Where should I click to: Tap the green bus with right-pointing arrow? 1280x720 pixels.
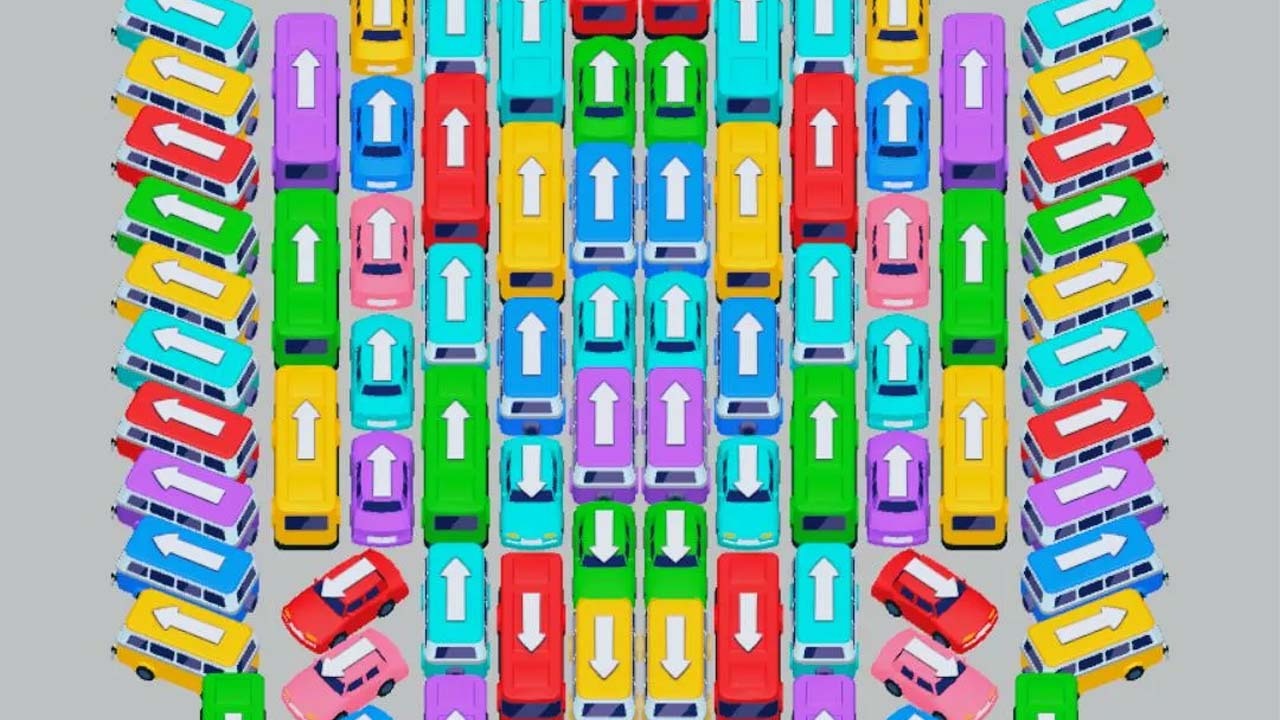point(1092,213)
